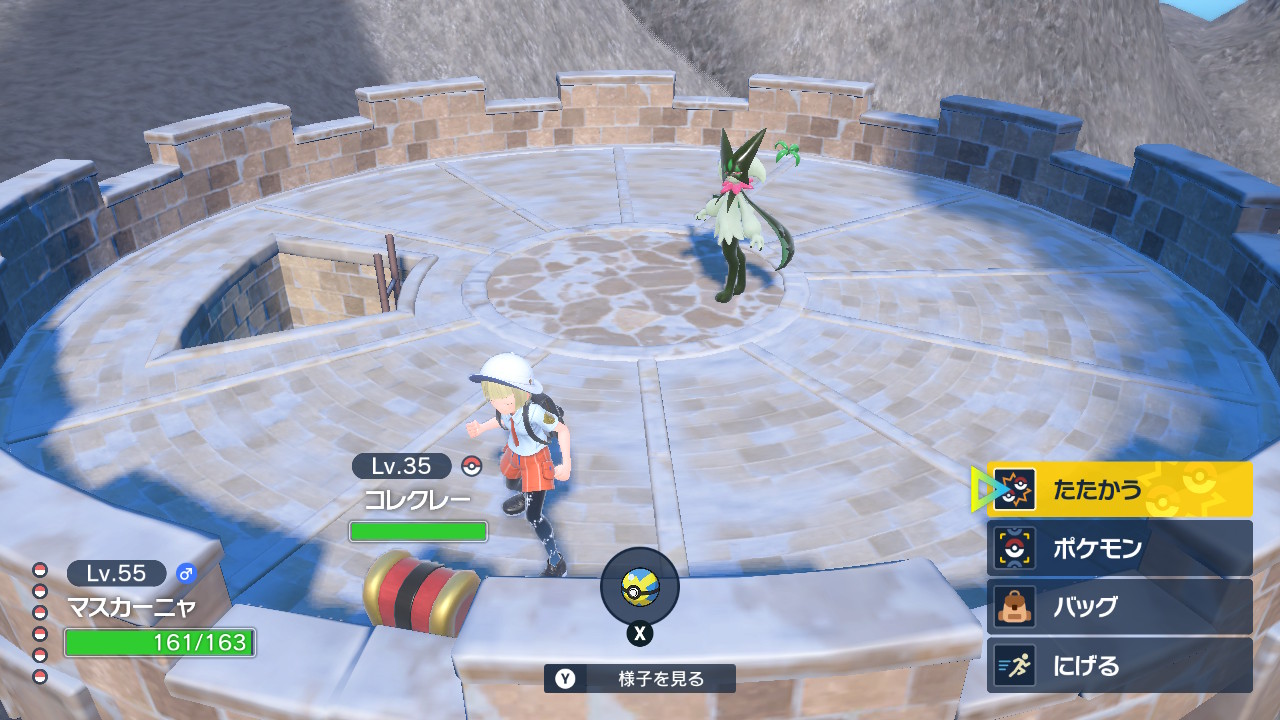This screenshot has width=1280, height=720.
Task: Select the たたかう (Fight) command
Action: pyautogui.click(x=1119, y=489)
